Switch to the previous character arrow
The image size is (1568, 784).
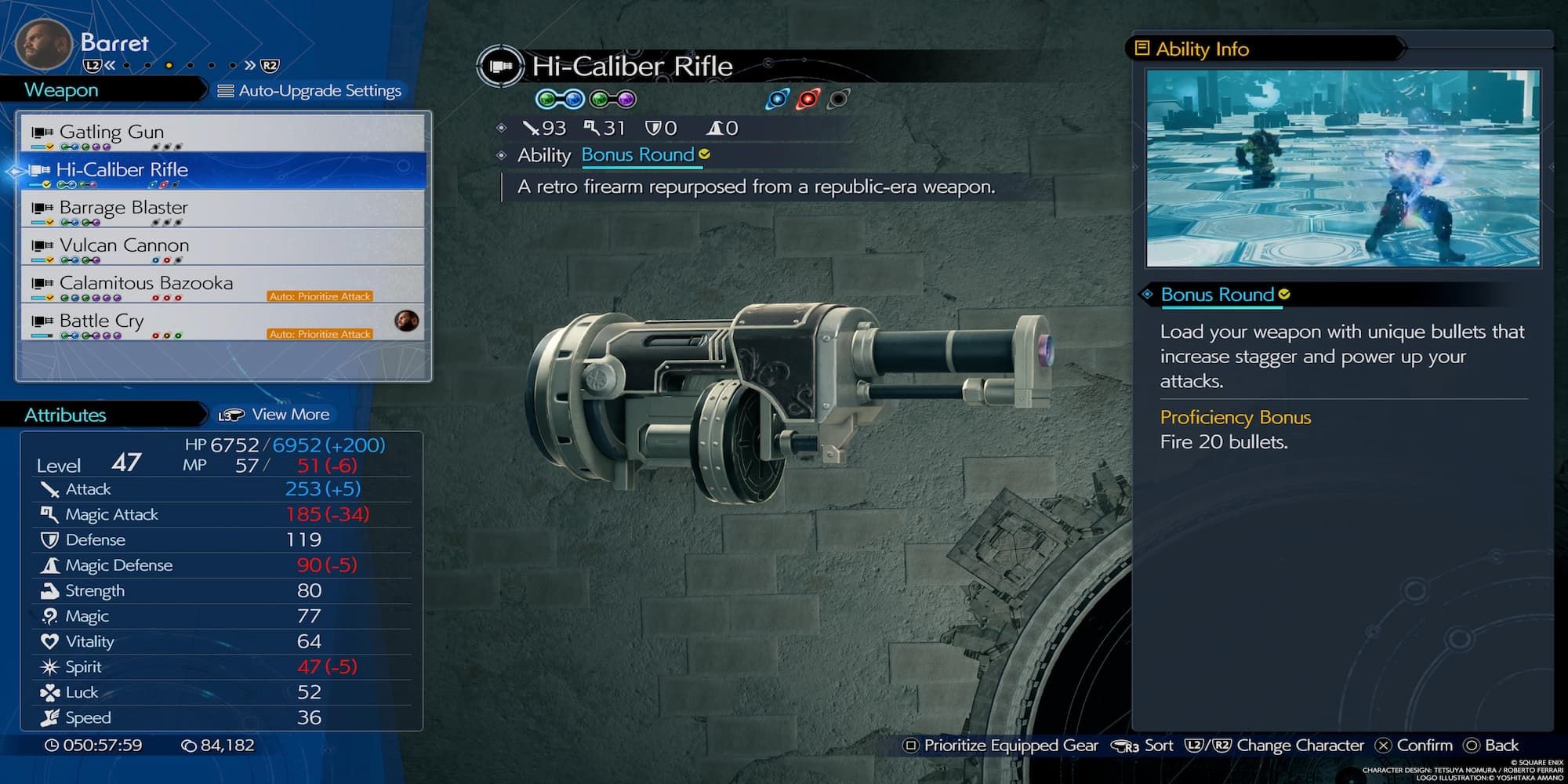pyautogui.click(x=110, y=66)
